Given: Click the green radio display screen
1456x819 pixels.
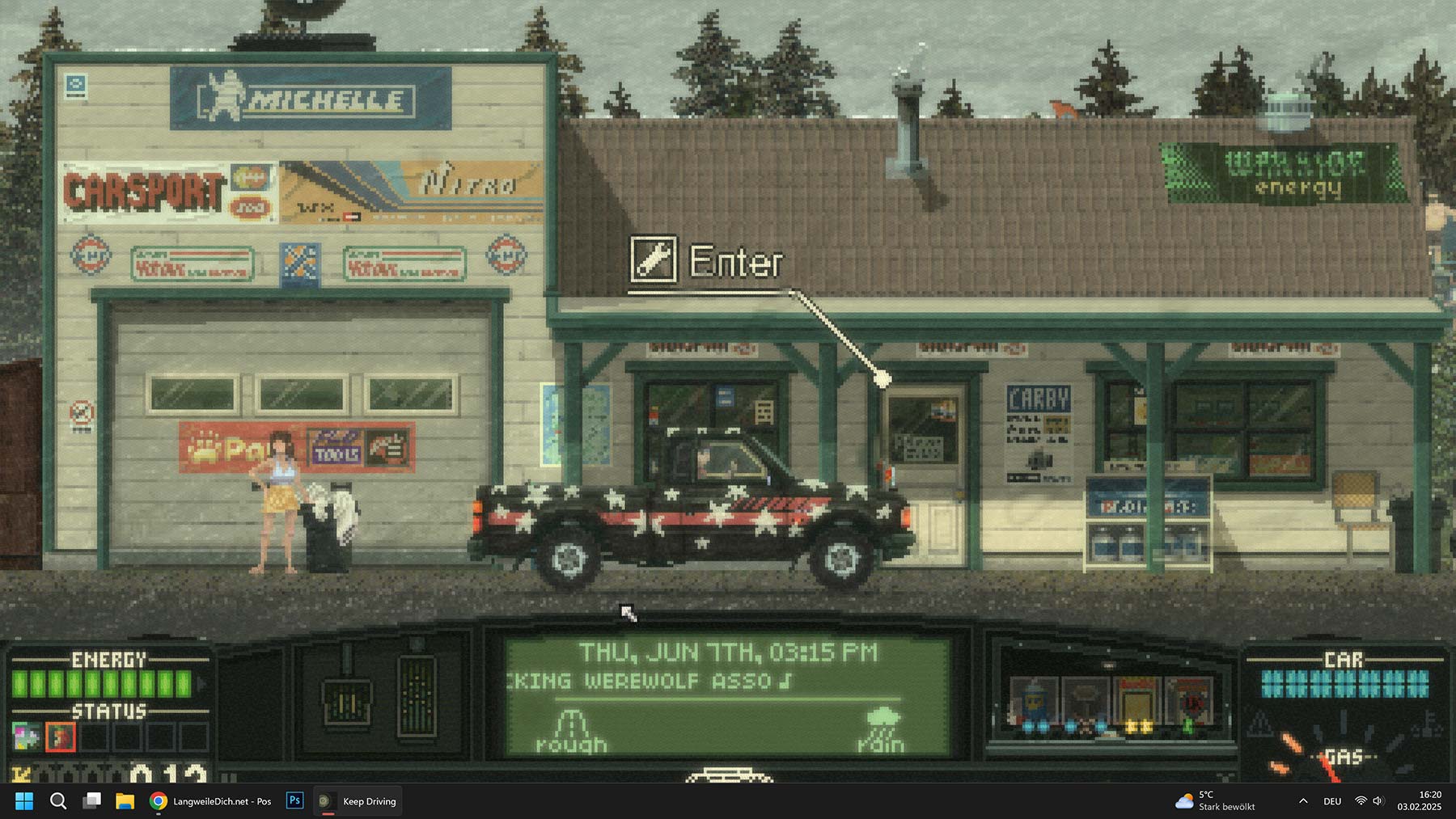Looking at the screenshot, I should [x=726, y=697].
